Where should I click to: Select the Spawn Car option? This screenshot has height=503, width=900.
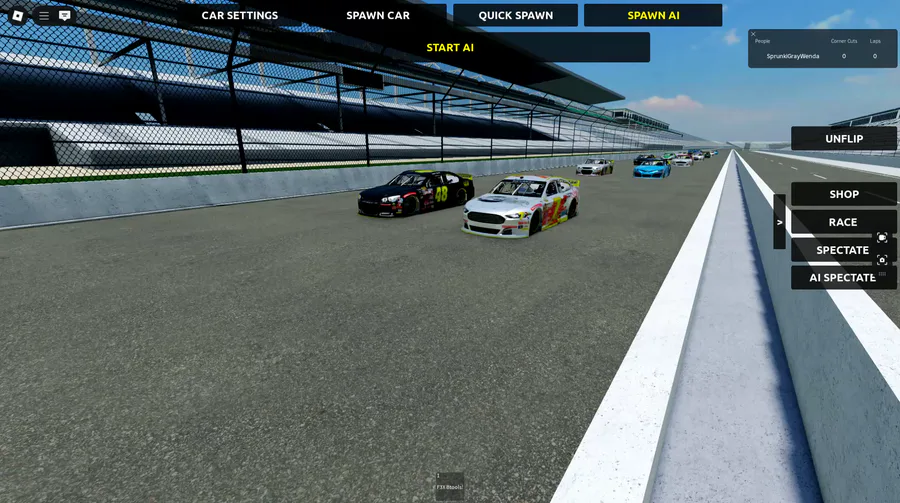(x=378, y=15)
